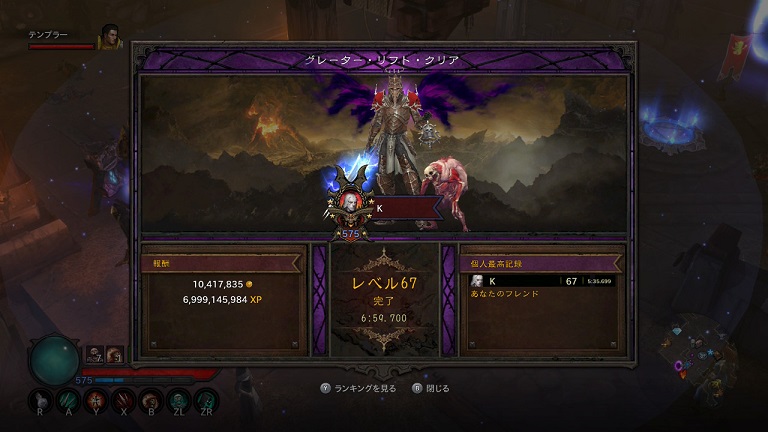
Task: Activate the red burst skill labeled Y
Action: tap(96, 400)
